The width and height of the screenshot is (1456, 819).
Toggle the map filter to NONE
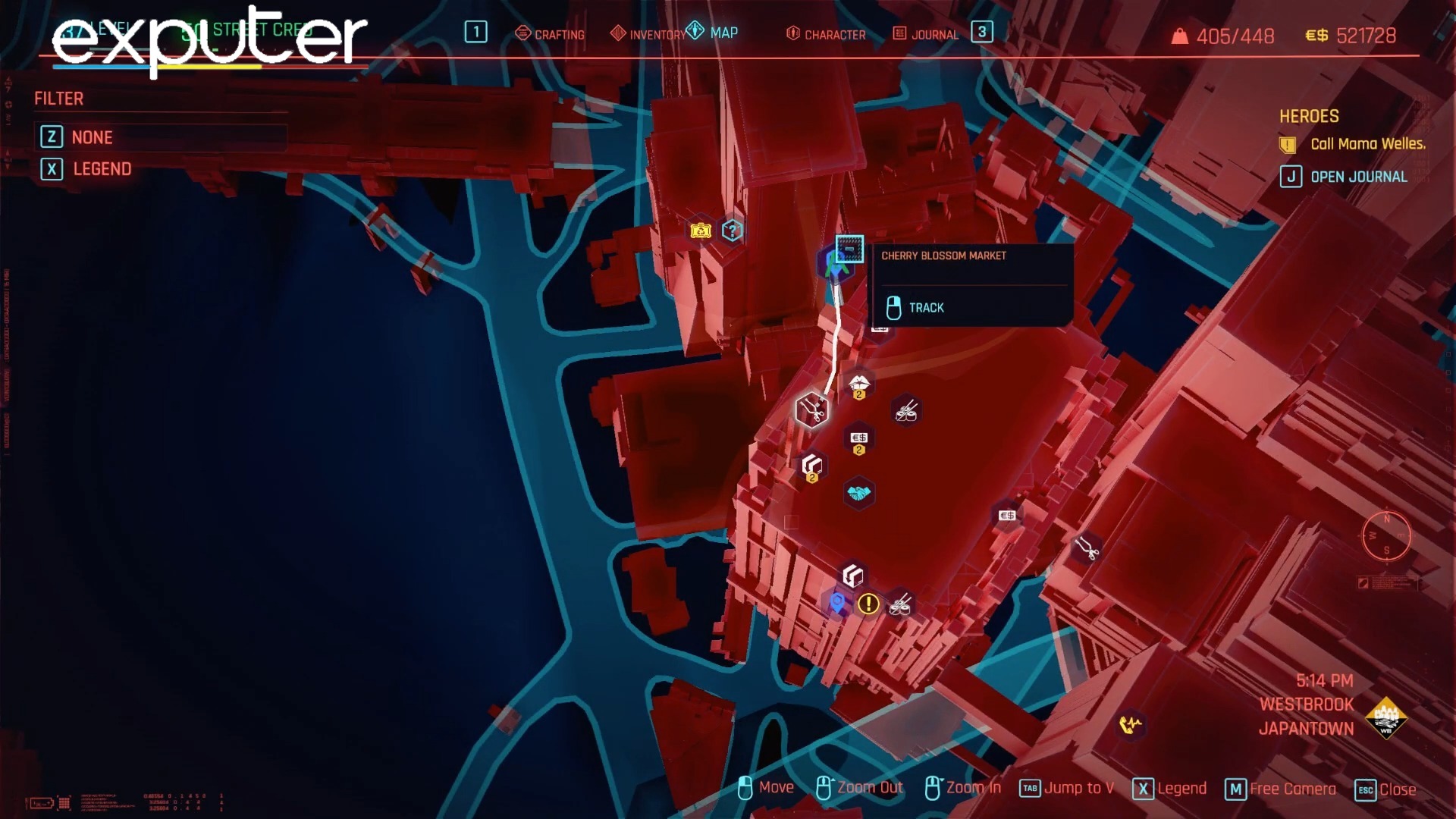point(92,137)
